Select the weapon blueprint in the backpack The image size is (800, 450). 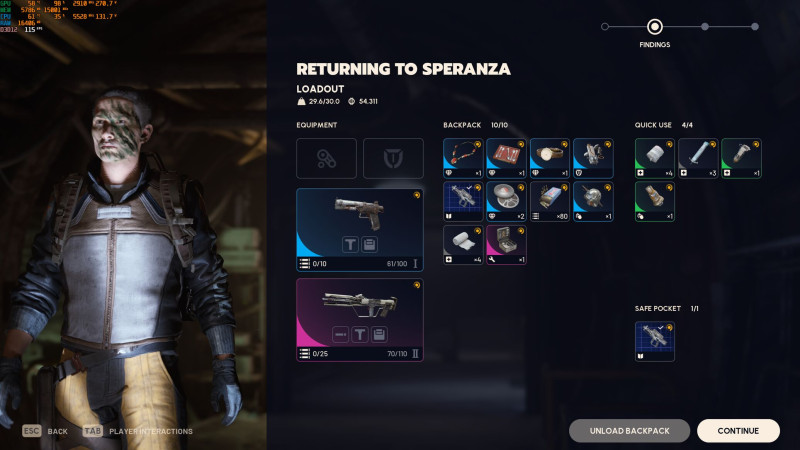tap(463, 201)
